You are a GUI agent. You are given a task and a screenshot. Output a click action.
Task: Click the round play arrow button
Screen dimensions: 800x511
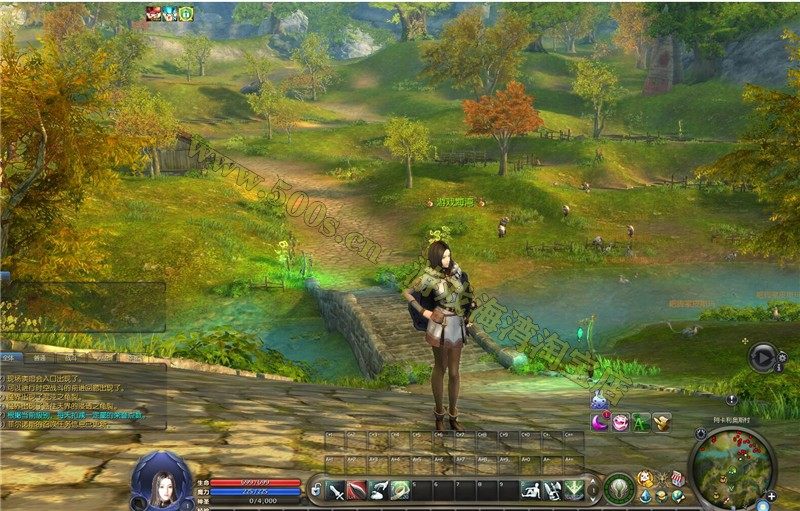763,355
